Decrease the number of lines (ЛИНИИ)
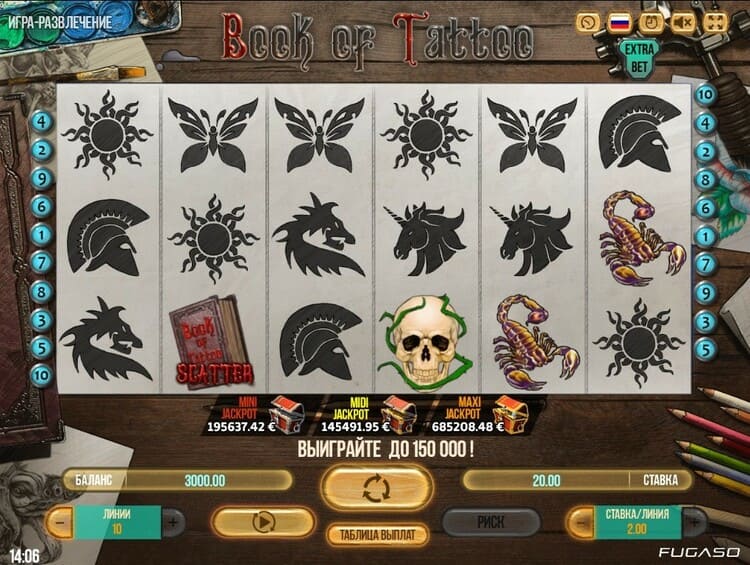This screenshot has width=750, height=565. [61, 522]
